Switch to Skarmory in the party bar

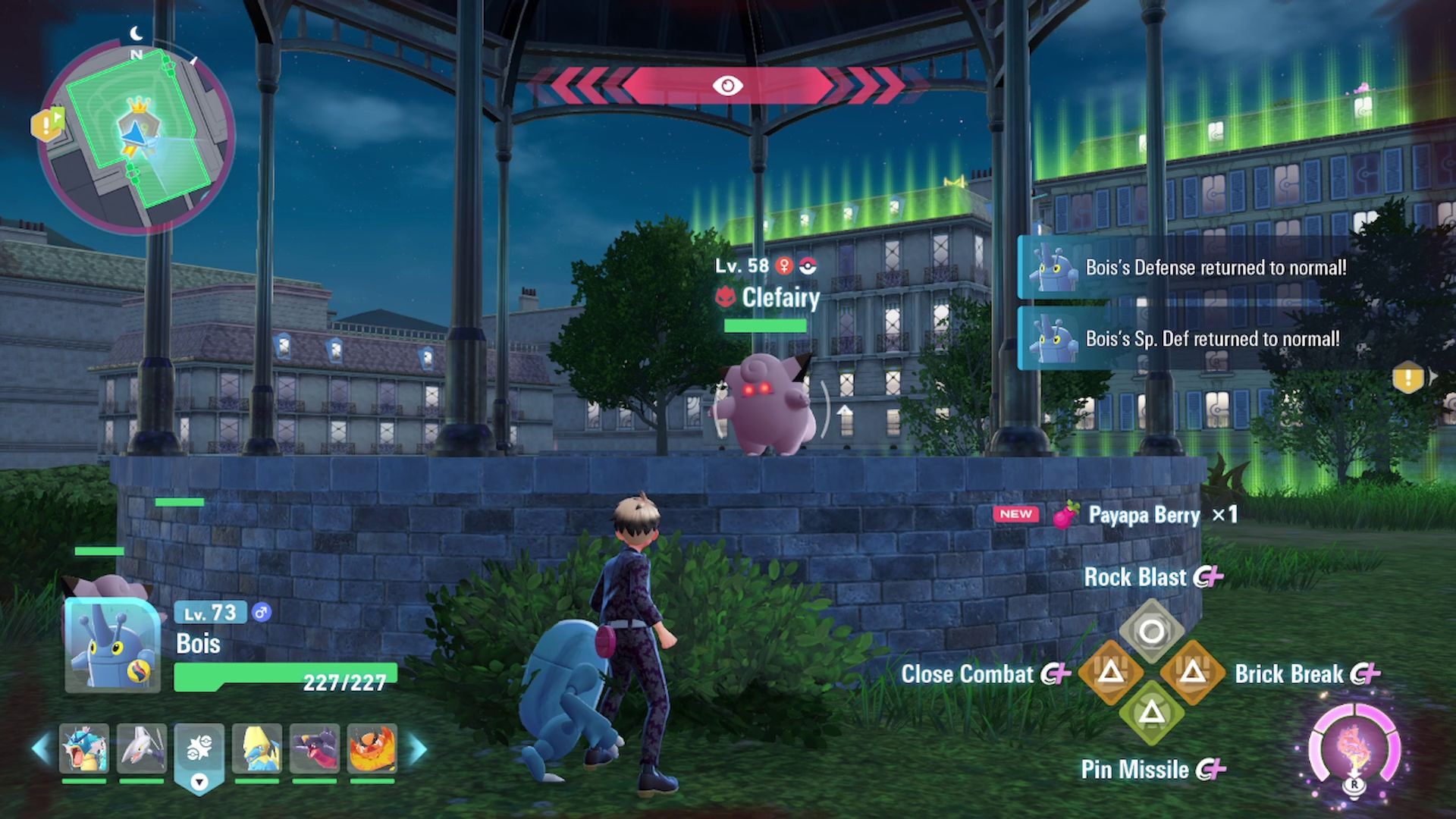[x=142, y=748]
